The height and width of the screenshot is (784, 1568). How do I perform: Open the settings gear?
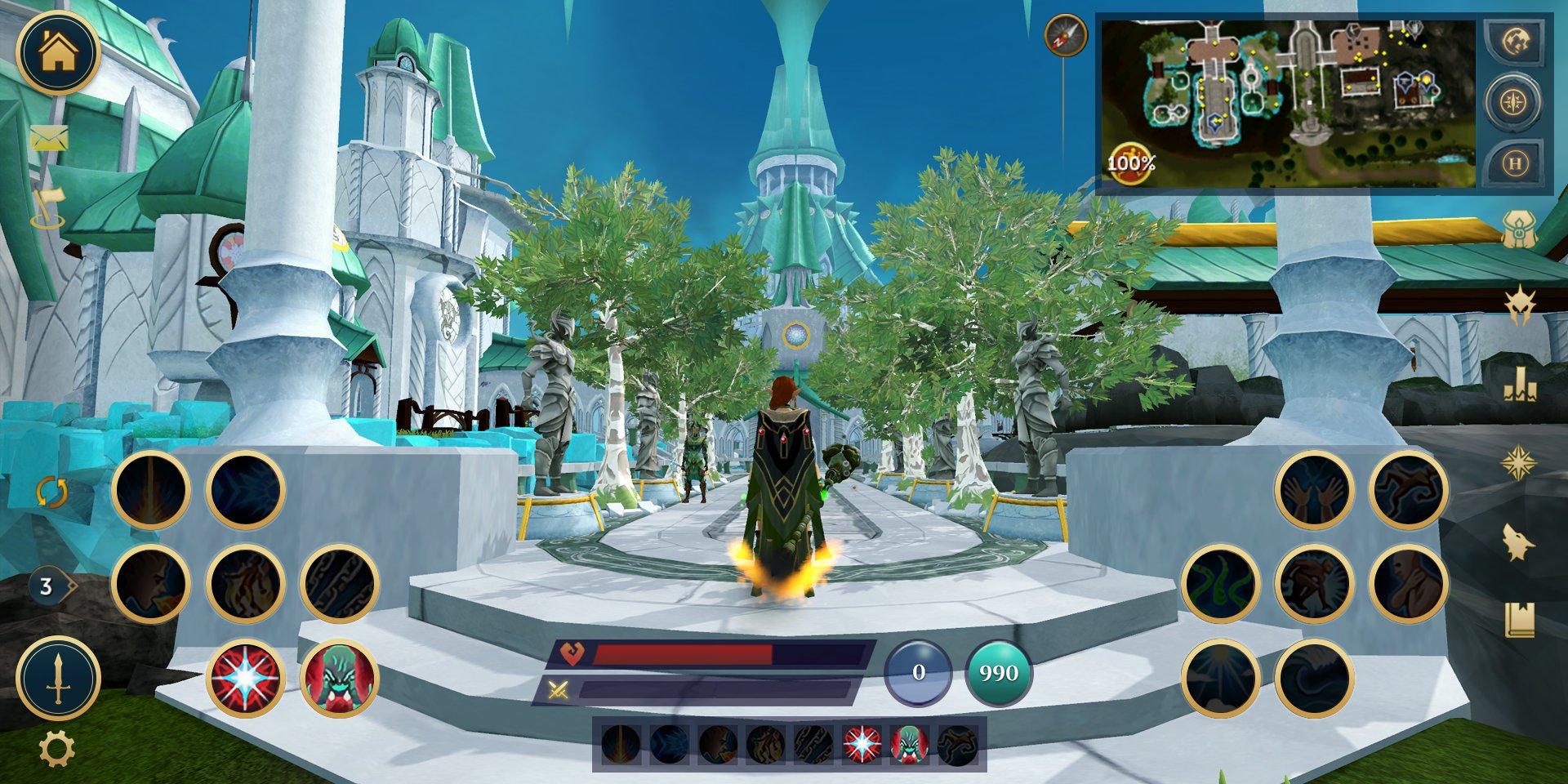pyautogui.click(x=56, y=748)
